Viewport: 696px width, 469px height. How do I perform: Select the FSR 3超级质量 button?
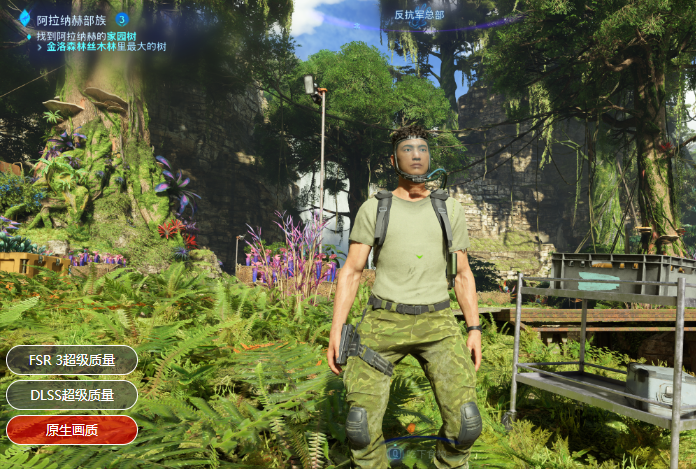[x=72, y=360]
